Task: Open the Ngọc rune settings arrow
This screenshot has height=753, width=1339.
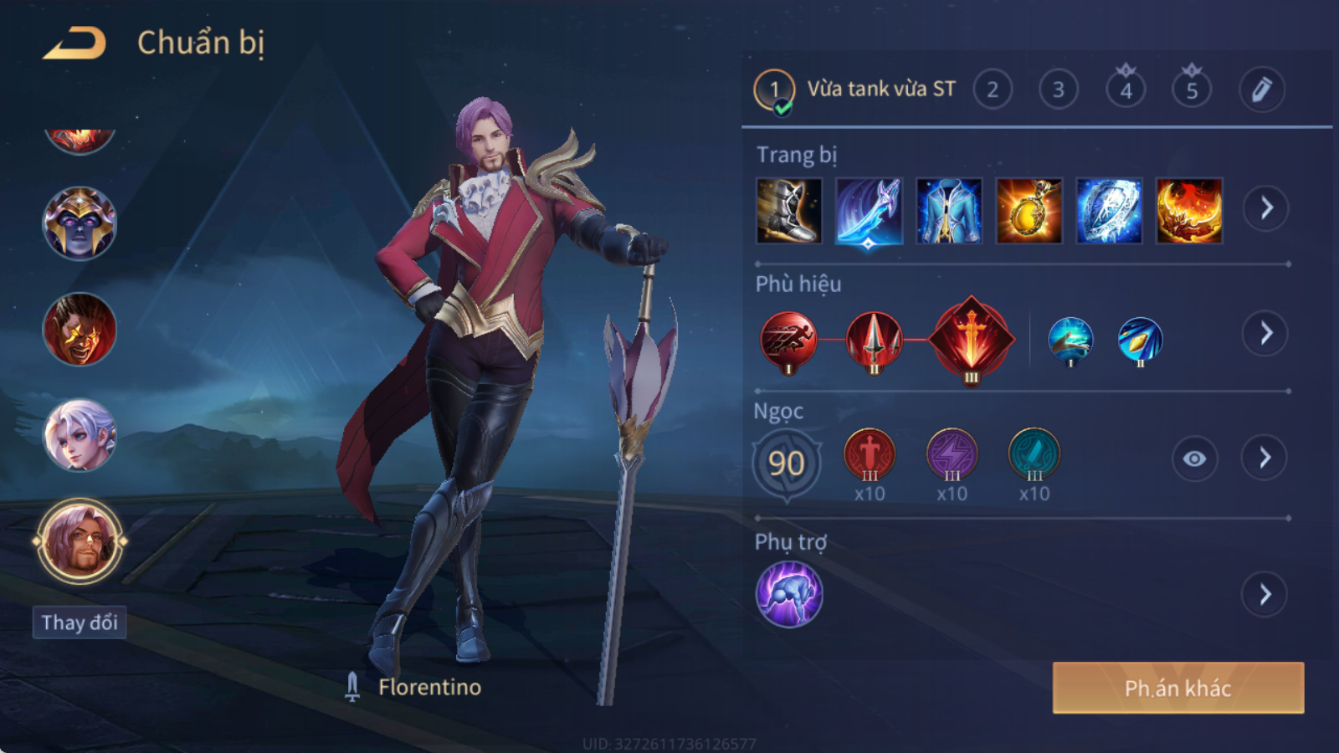Action: click(x=1265, y=458)
